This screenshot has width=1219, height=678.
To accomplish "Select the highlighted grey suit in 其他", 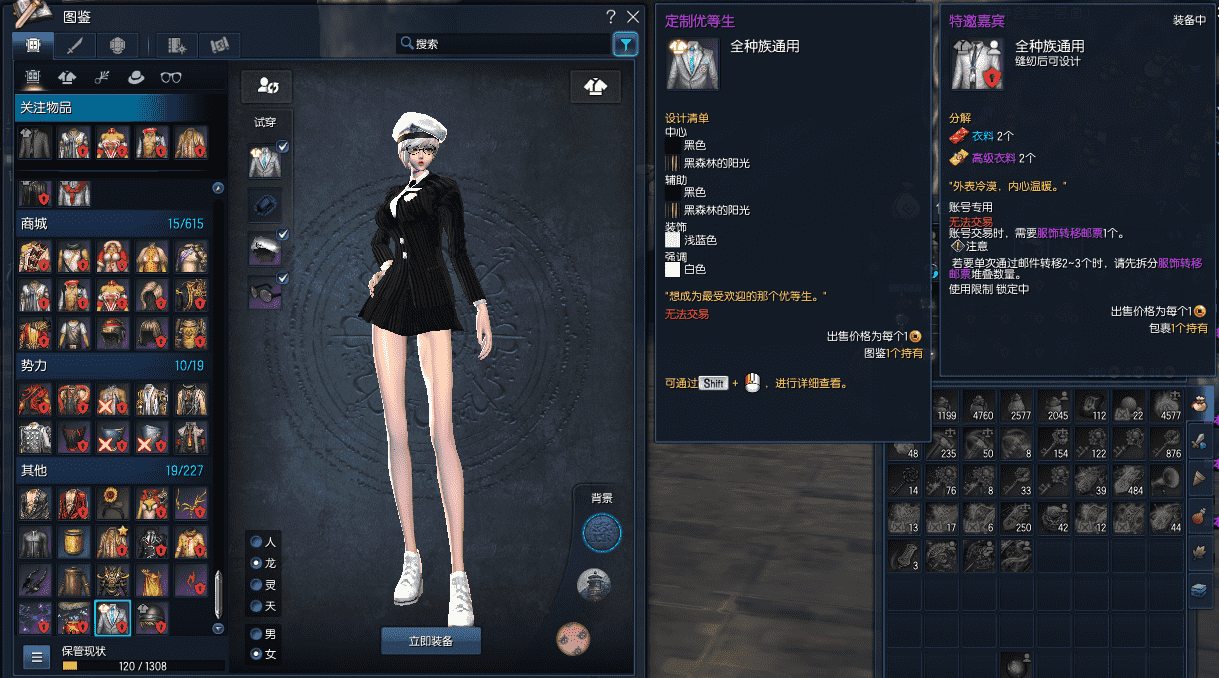I will point(113,618).
